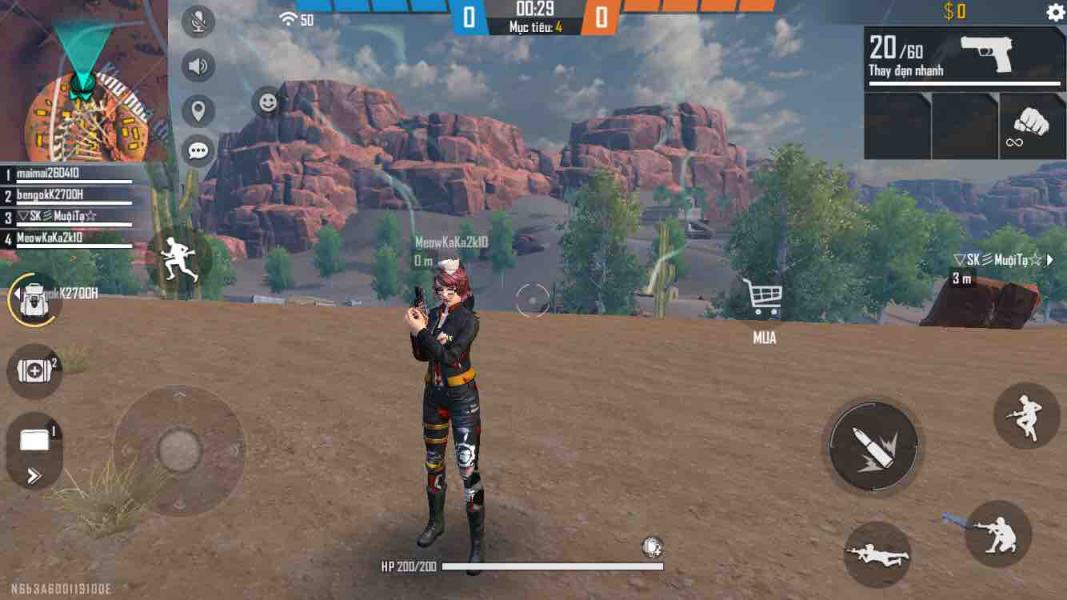Select teammate MeowKaKa2k10 in squad list

[x=70, y=239]
